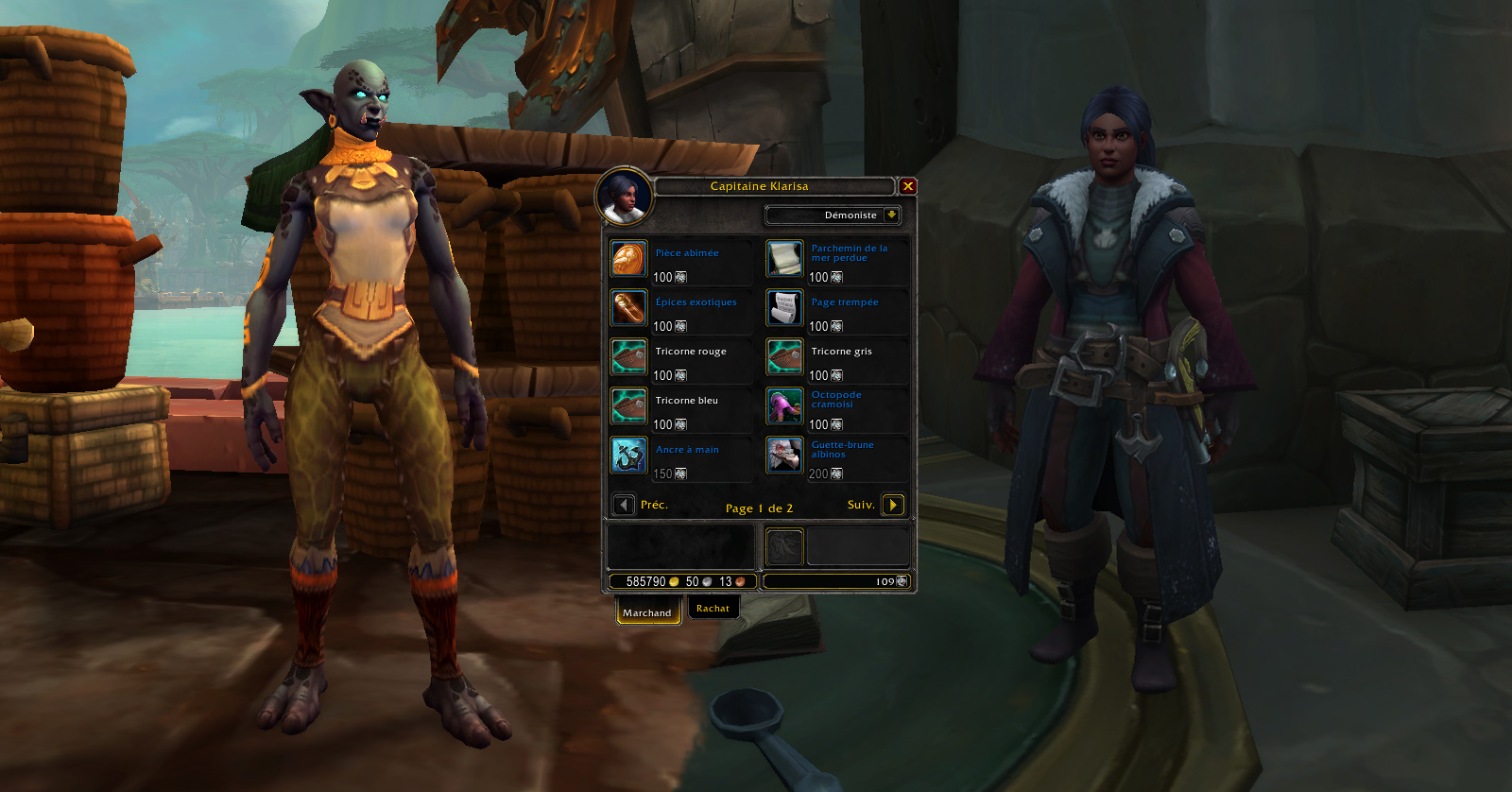Close the Capitaine Klarisa merchant window
The image size is (1512, 792).
coord(907,186)
